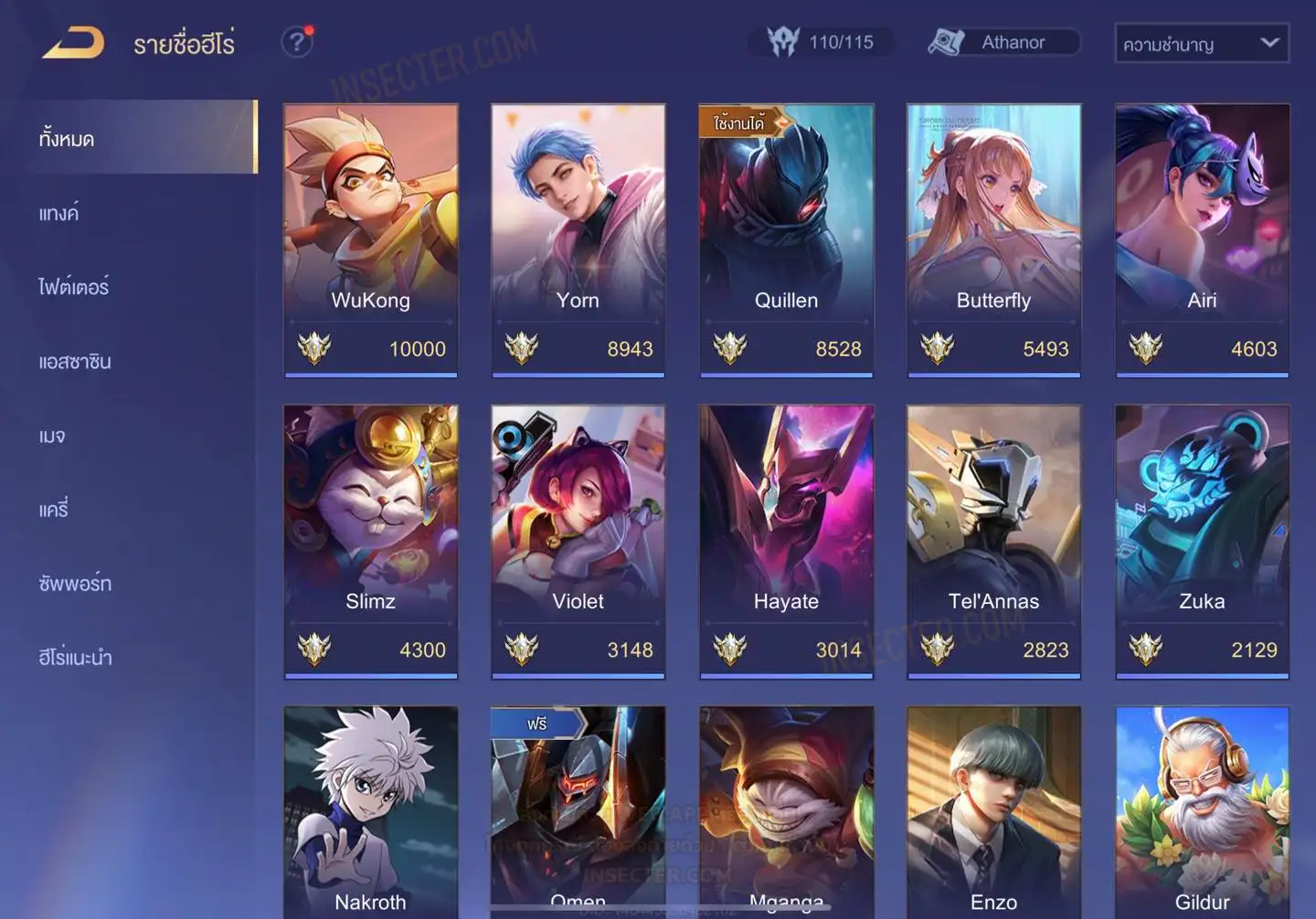Open the question mark help icon
Image resolution: width=1316 pixels, height=919 pixels.
pyautogui.click(x=297, y=42)
